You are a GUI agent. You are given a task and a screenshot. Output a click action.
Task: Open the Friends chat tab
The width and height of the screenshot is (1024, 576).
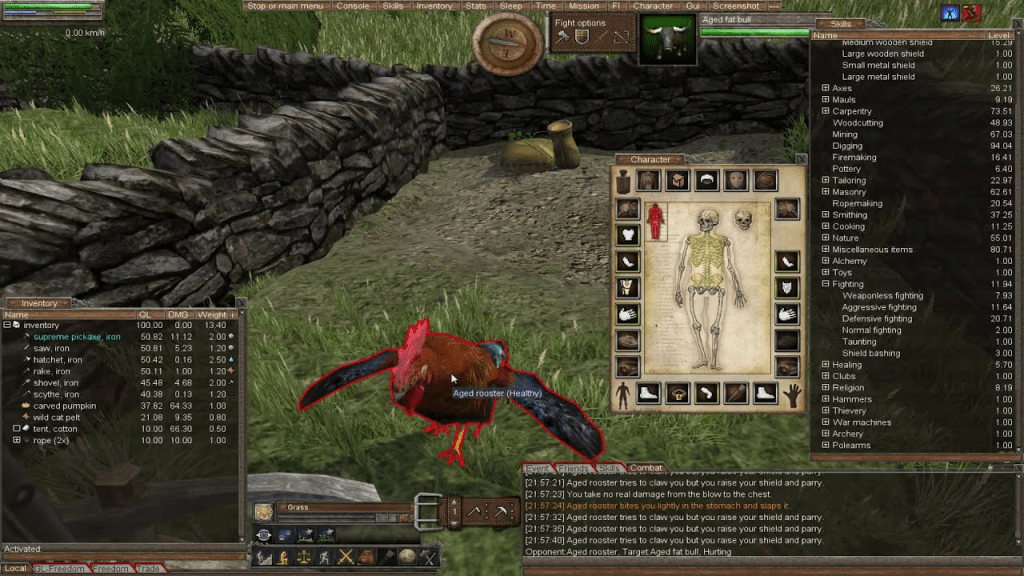[x=573, y=468]
